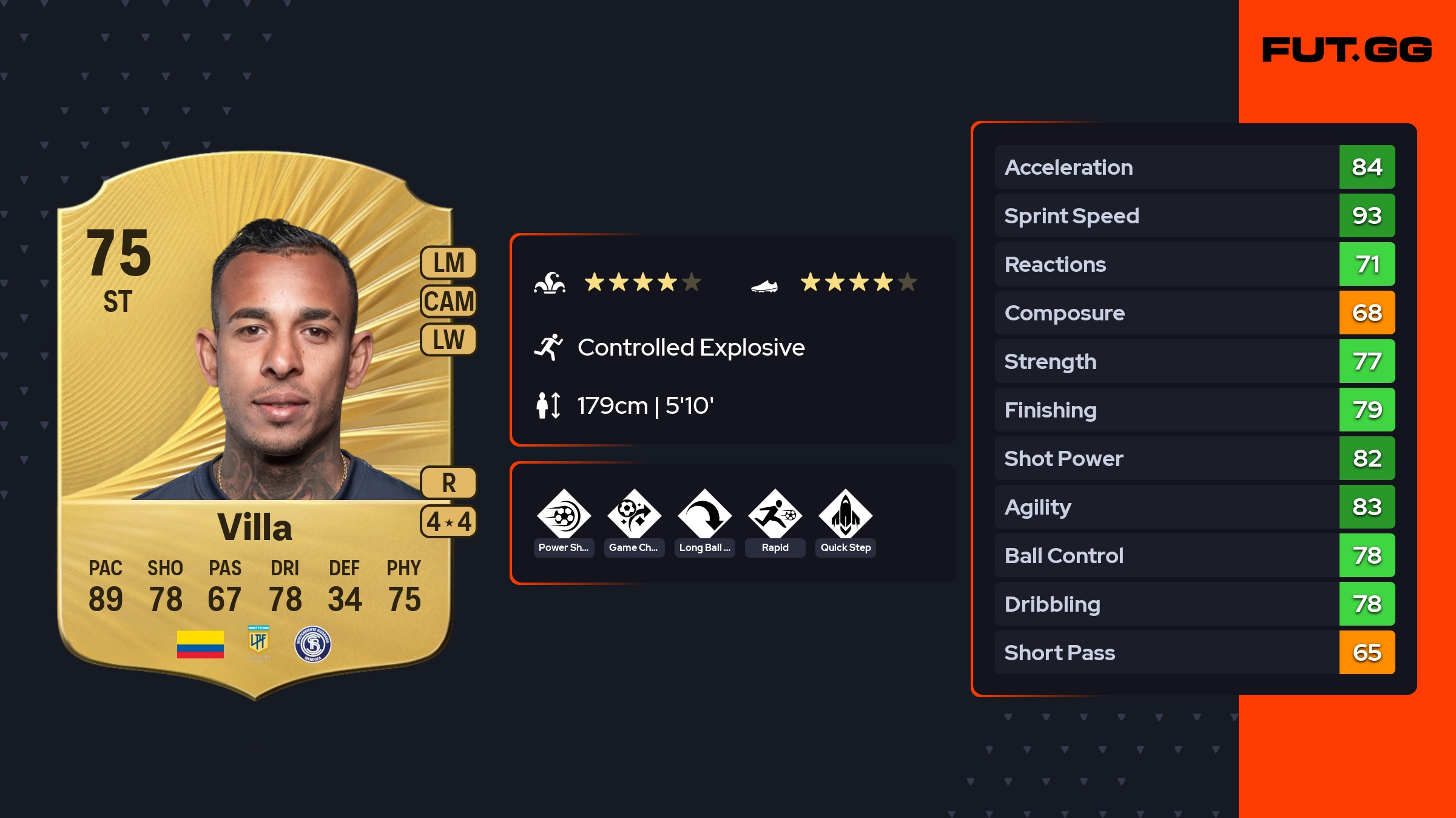Pick the Quick Step playstyle icon
The width and height of the screenshot is (1456, 818).
(845, 516)
